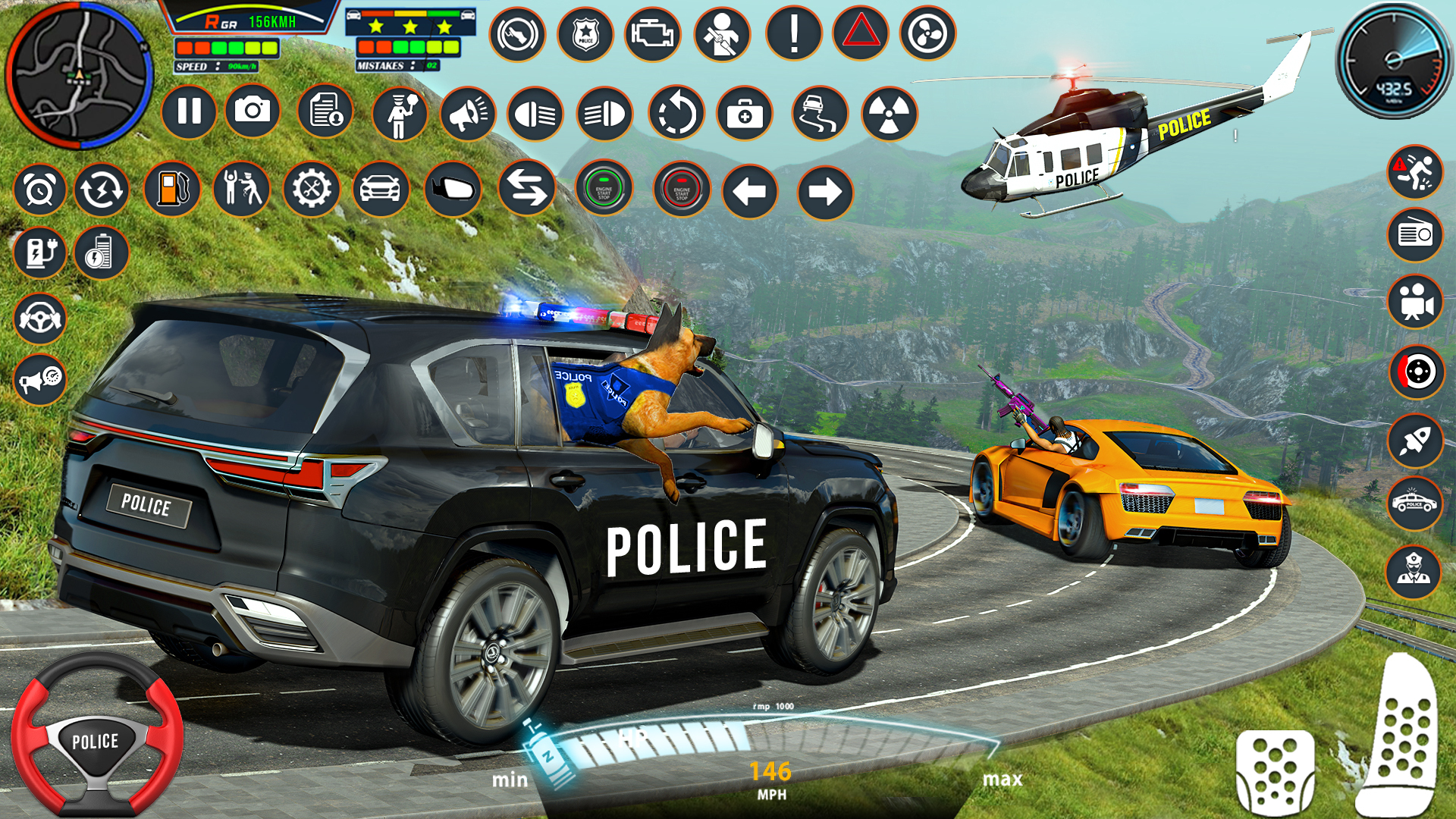Open the first aid kit button
The width and height of the screenshot is (1456, 819).
pos(745,115)
